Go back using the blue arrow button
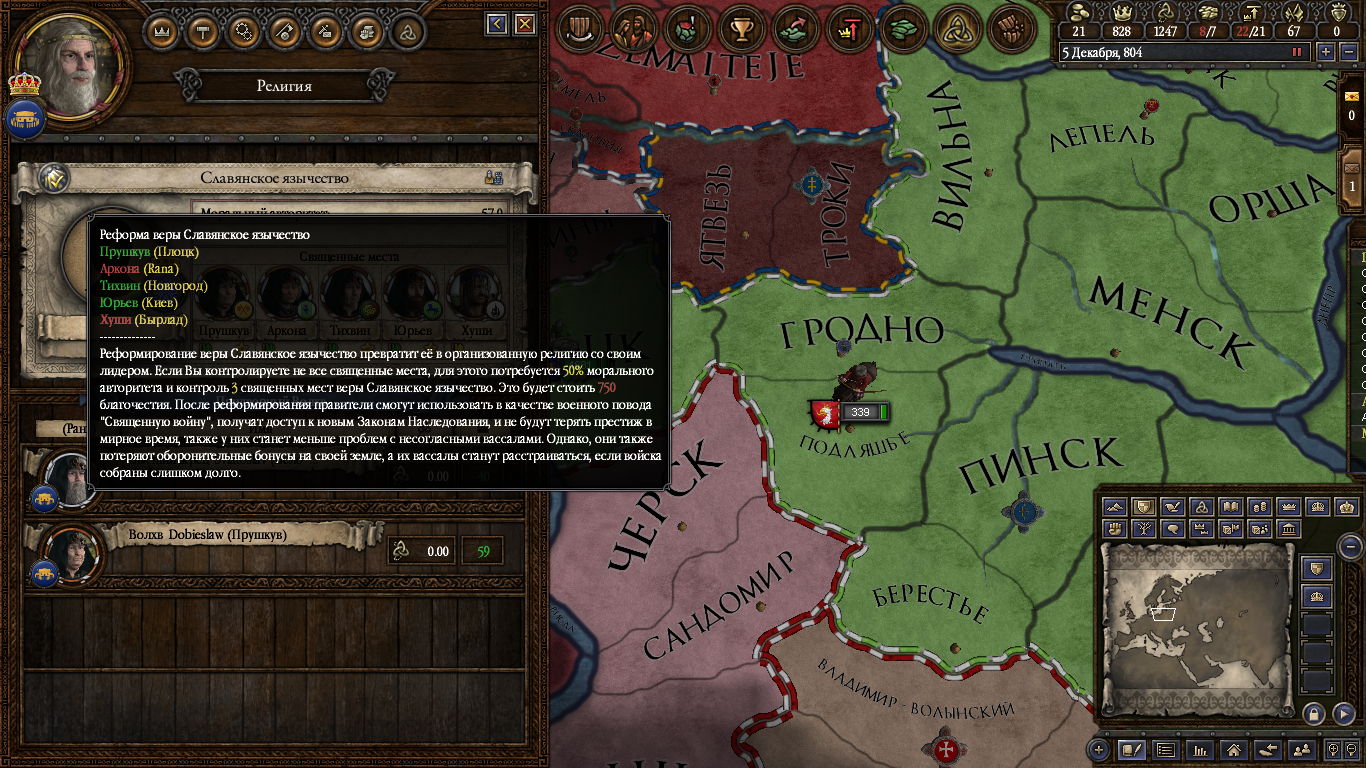1366x768 pixels. click(x=497, y=24)
